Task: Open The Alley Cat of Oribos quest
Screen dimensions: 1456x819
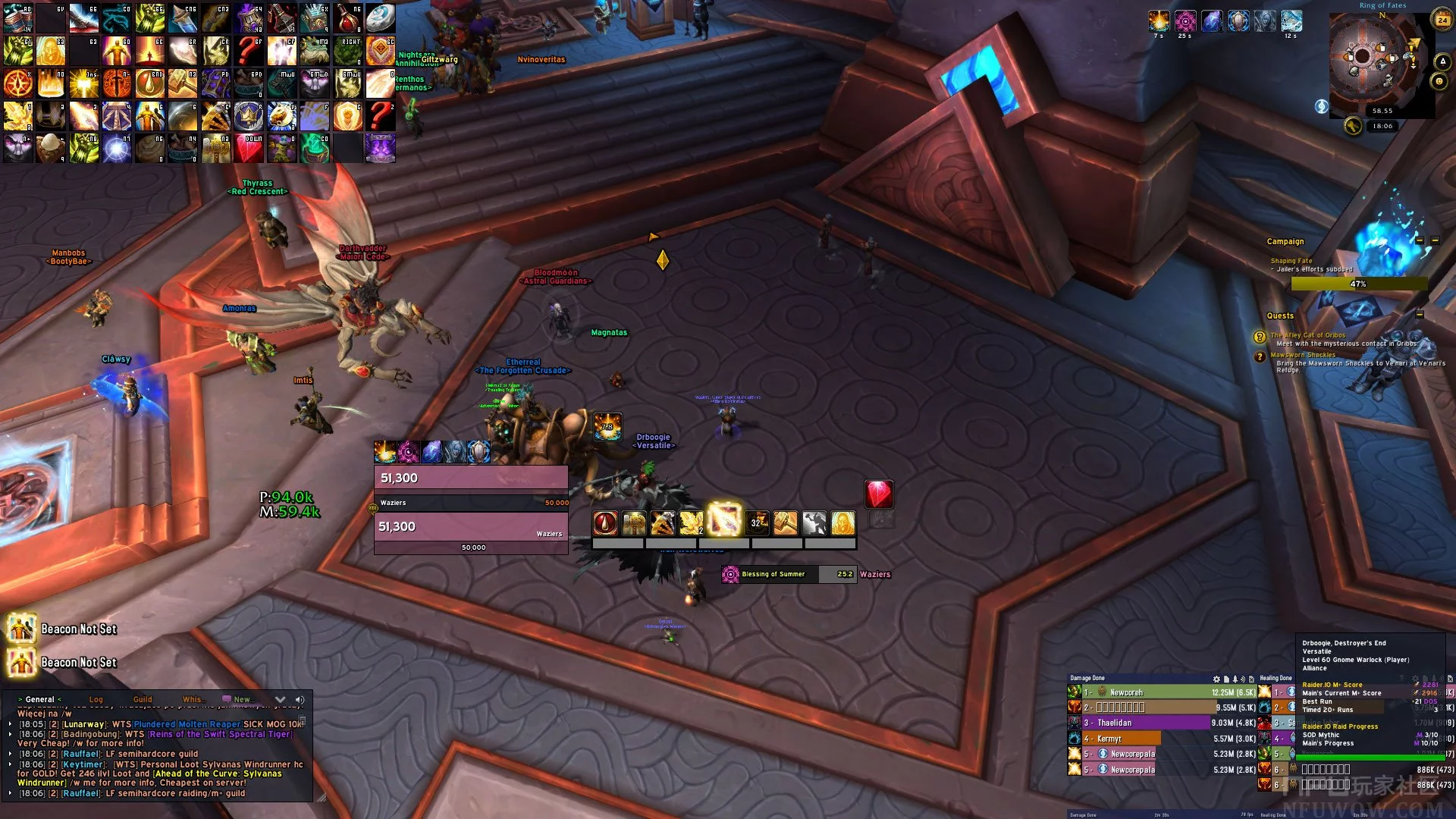Action: pos(1307,335)
